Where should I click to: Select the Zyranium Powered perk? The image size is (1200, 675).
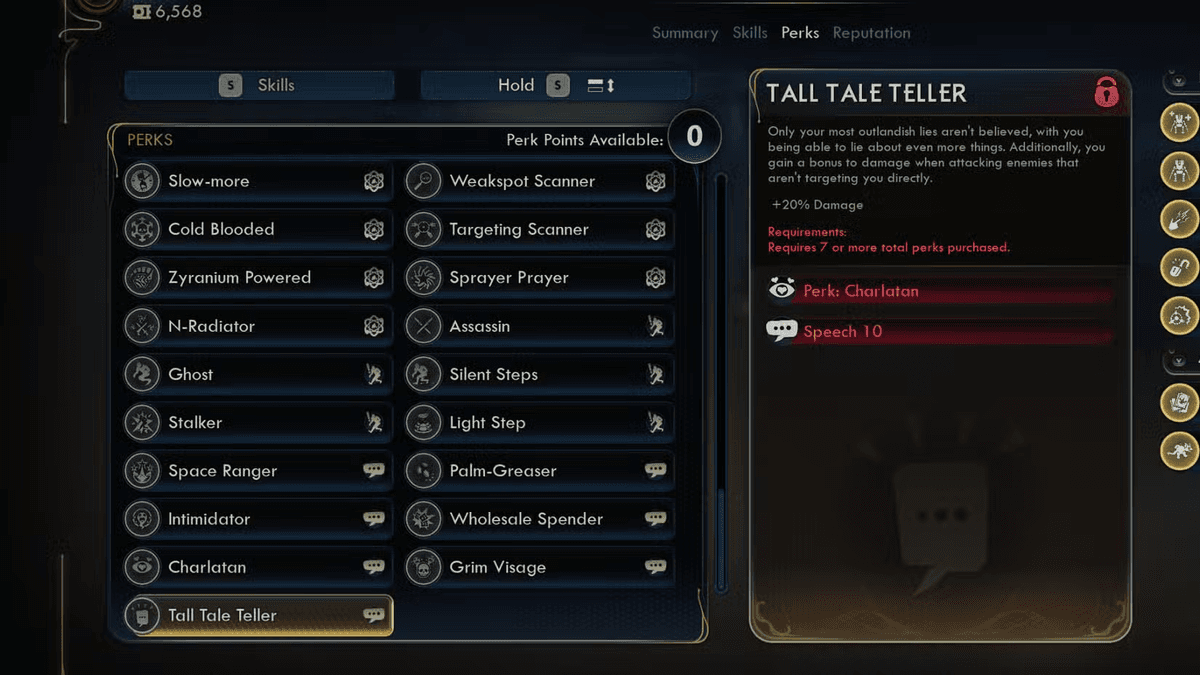point(258,277)
